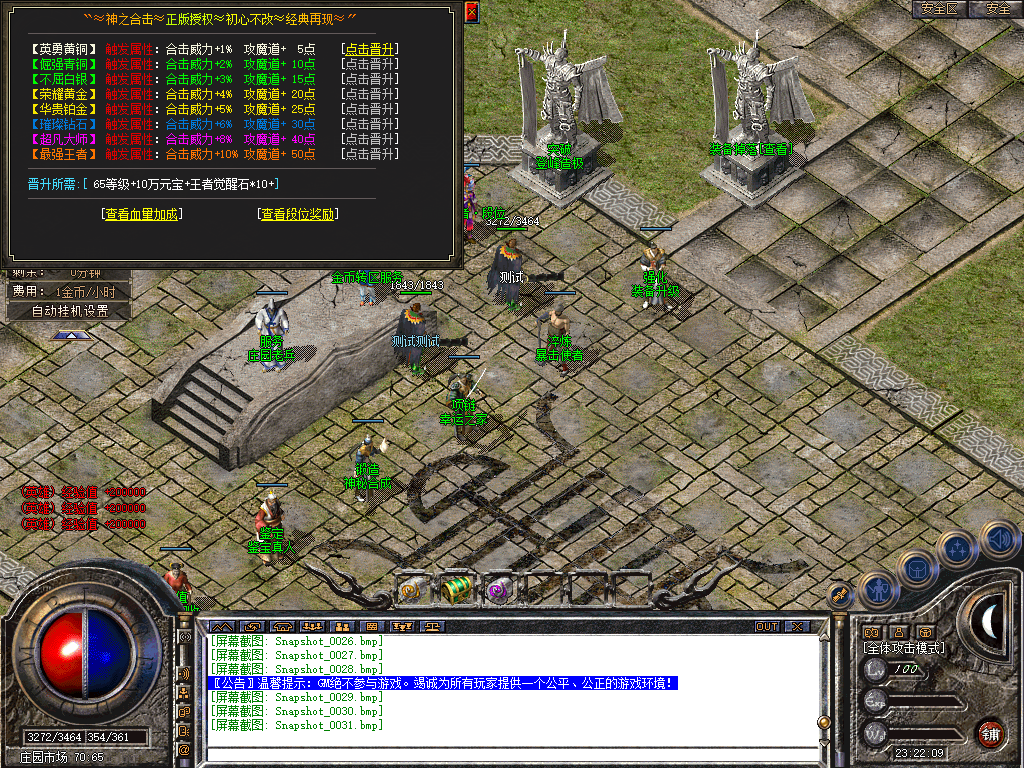Close the chat panel with its X button
Image resolution: width=1024 pixels, height=768 pixels.
pos(796,627)
